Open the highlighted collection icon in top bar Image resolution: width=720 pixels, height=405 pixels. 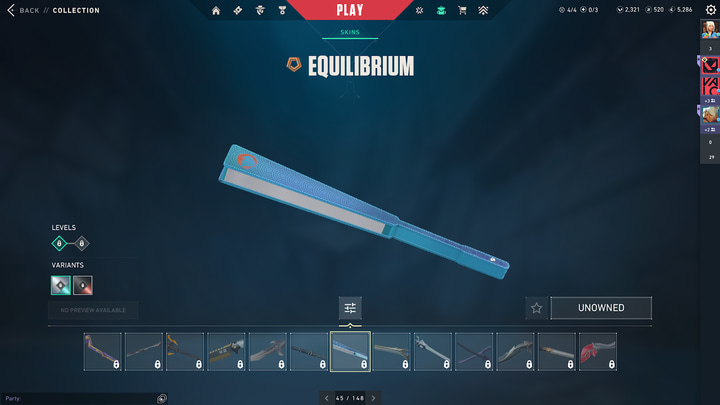(x=440, y=10)
